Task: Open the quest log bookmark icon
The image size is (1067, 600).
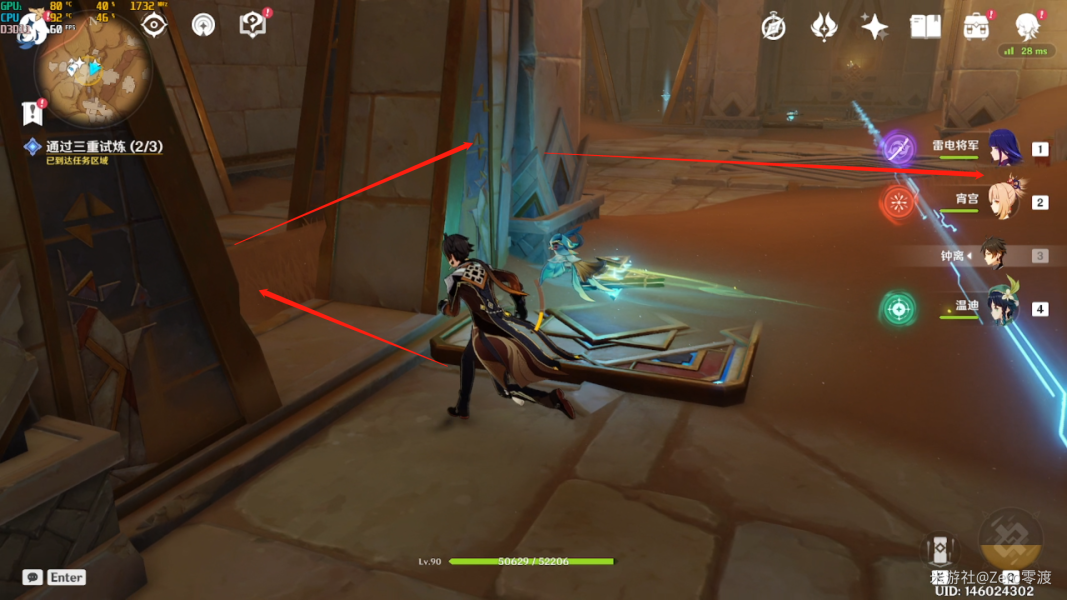Action: point(32,113)
